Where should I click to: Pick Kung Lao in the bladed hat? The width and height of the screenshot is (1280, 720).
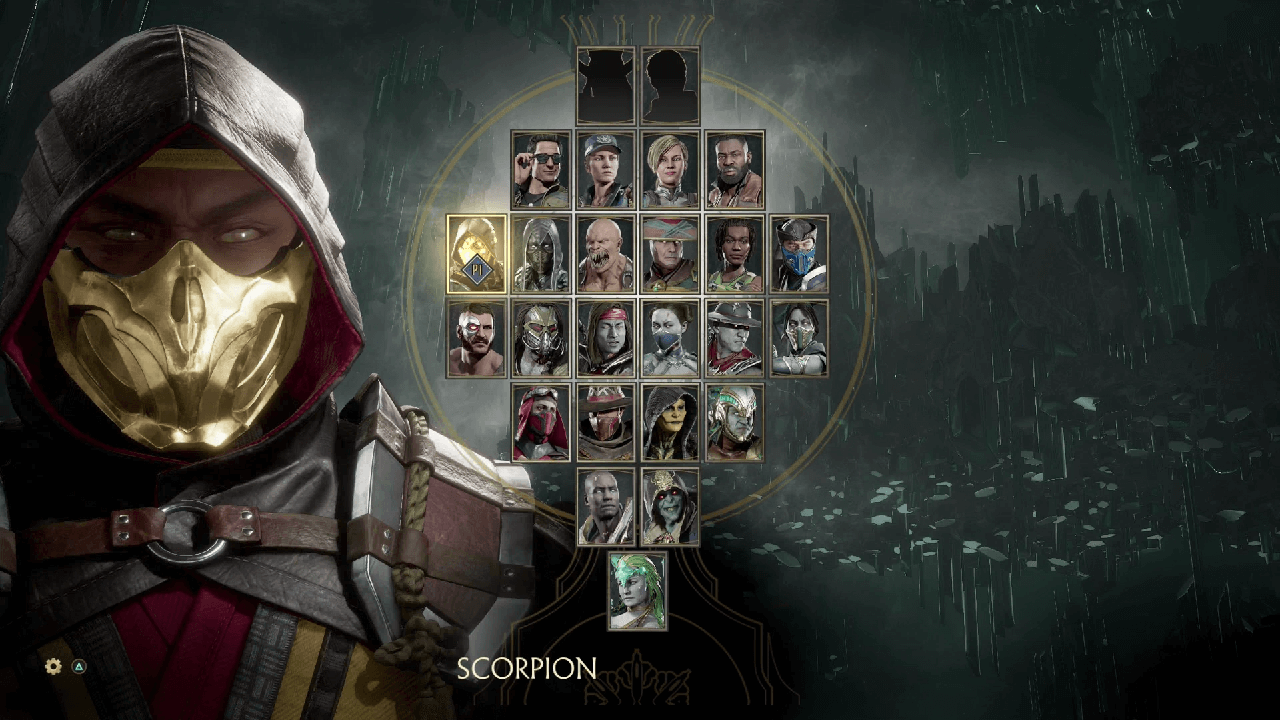click(734, 338)
